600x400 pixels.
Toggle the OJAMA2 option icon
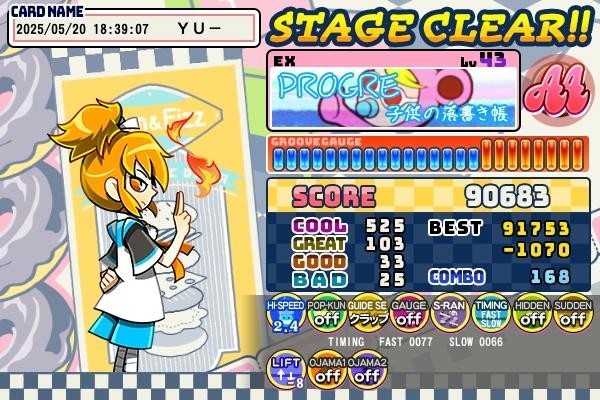[x=367, y=372]
